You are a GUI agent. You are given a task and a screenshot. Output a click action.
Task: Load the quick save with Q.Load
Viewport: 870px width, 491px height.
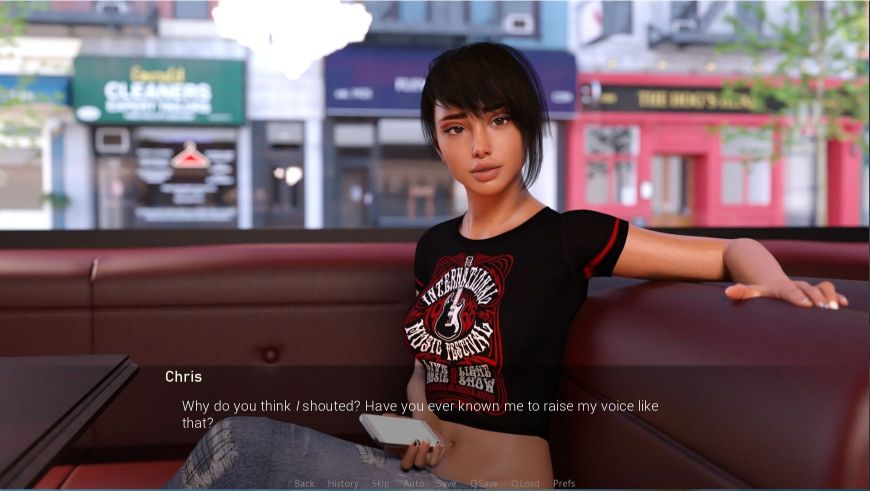pos(525,483)
